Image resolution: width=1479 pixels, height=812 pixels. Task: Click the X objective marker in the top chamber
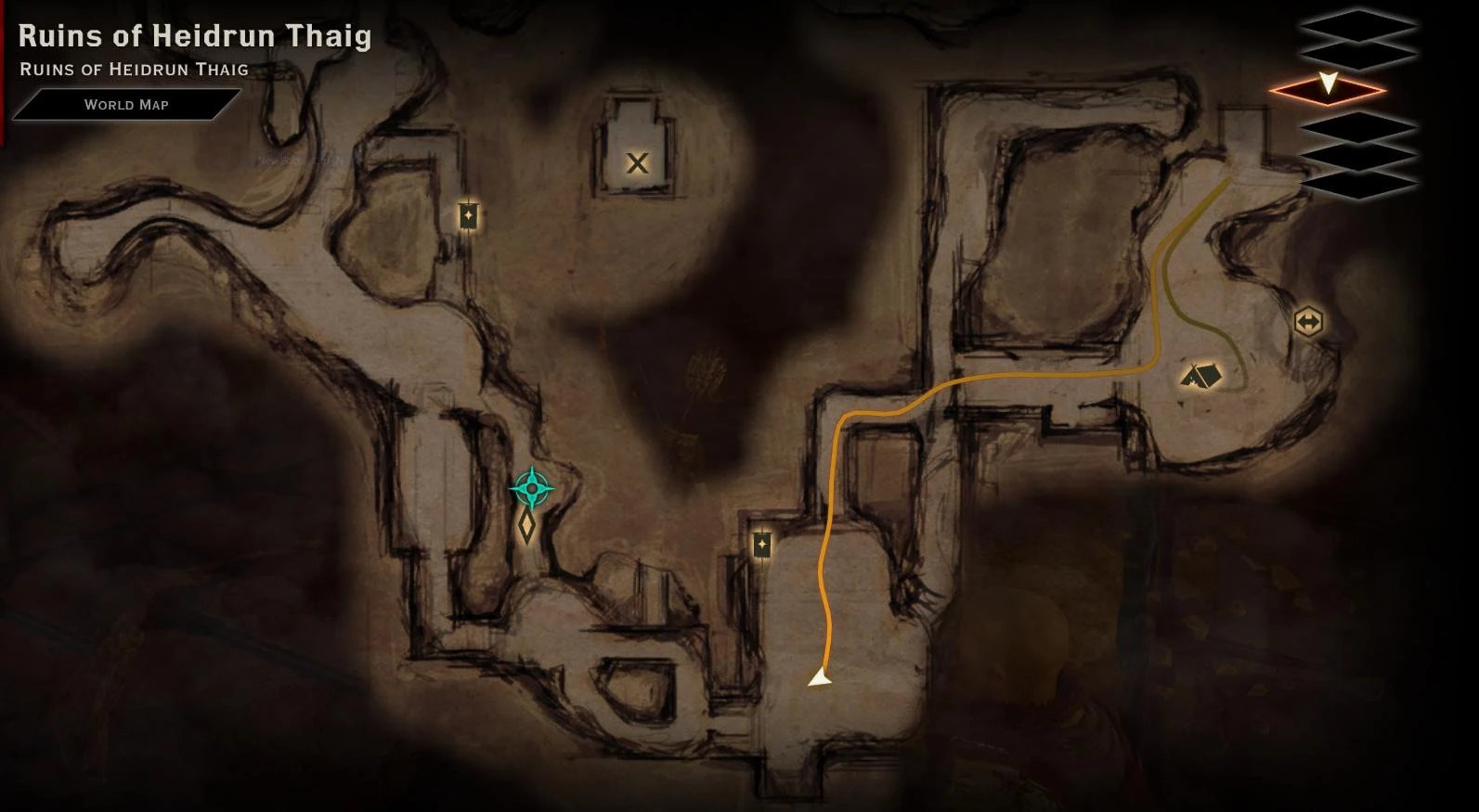[636, 164]
